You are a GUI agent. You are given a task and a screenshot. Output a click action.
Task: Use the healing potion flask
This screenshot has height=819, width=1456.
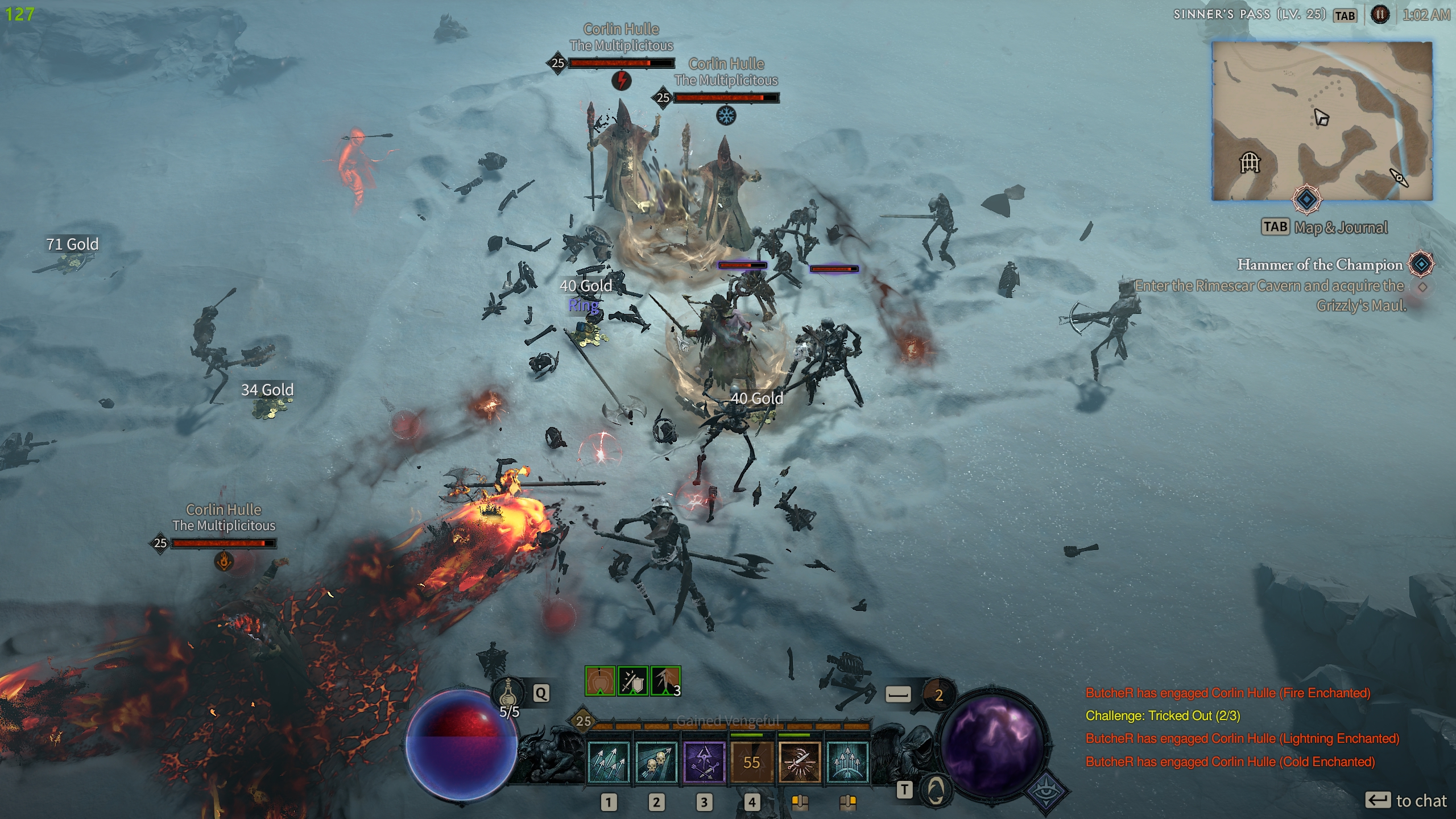coord(508,693)
